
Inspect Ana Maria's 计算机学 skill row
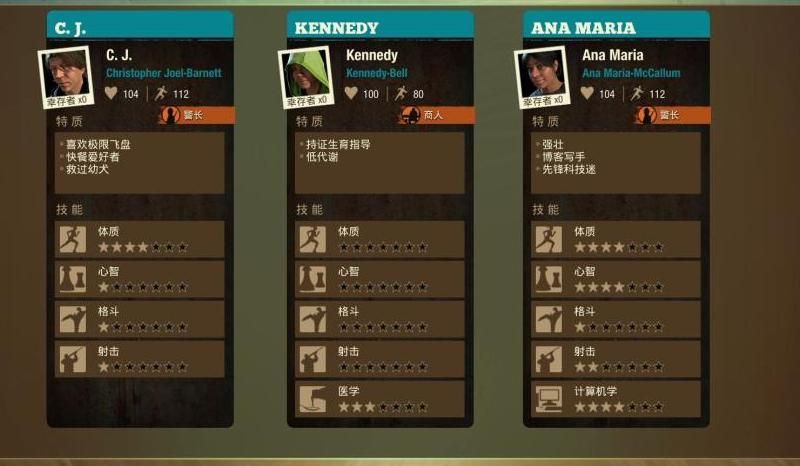(616, 399)
